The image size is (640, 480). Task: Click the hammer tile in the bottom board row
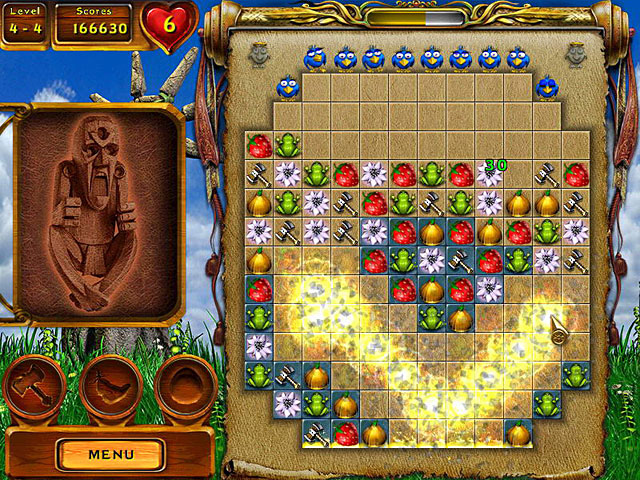[x=316, y=434]
